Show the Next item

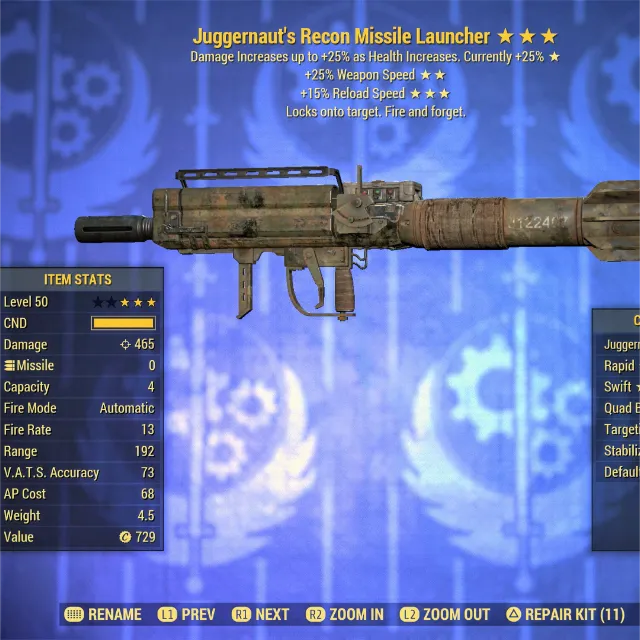(x=260, y=614)
